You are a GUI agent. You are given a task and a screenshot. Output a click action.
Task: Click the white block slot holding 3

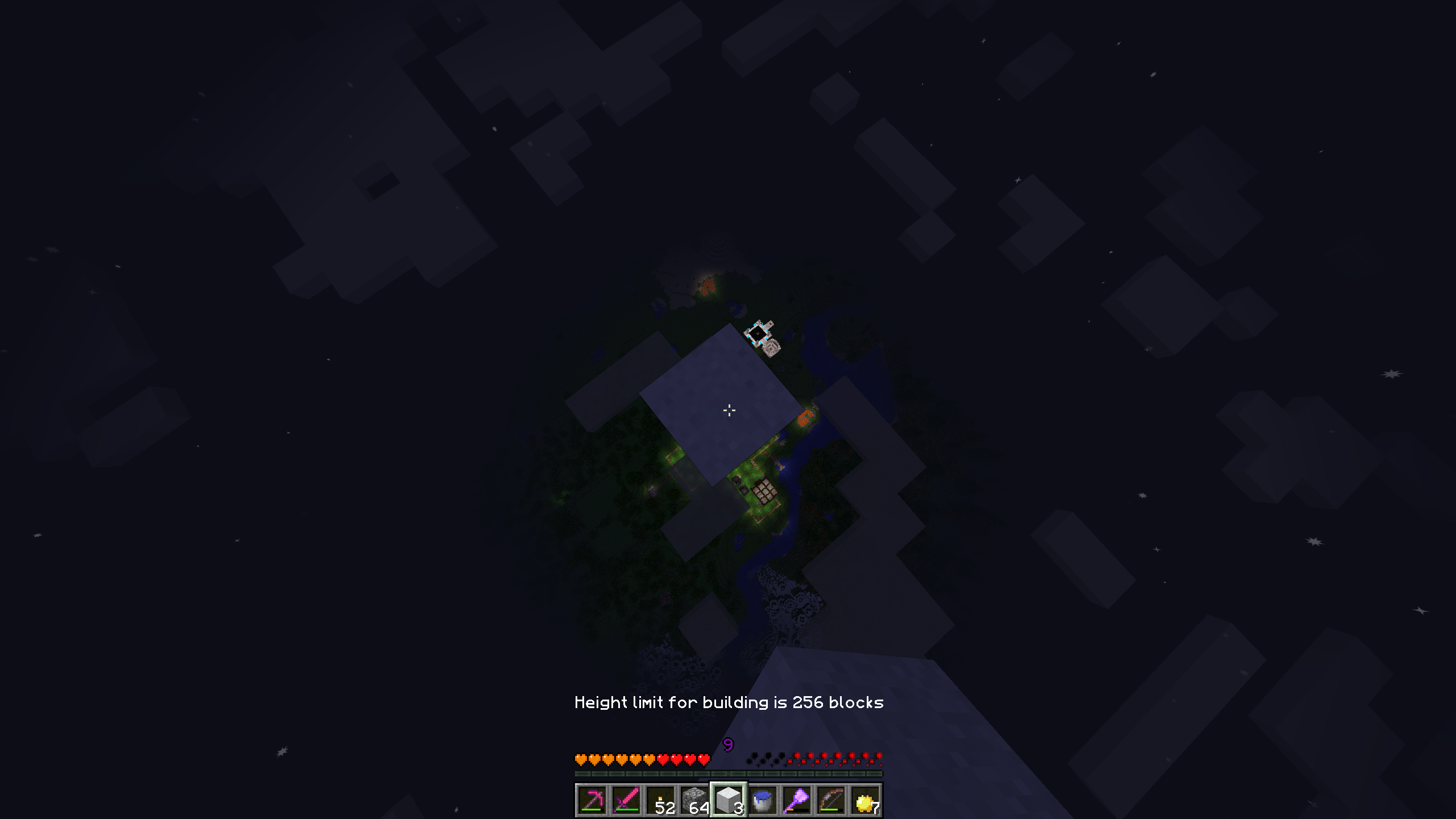pos(729,800)
